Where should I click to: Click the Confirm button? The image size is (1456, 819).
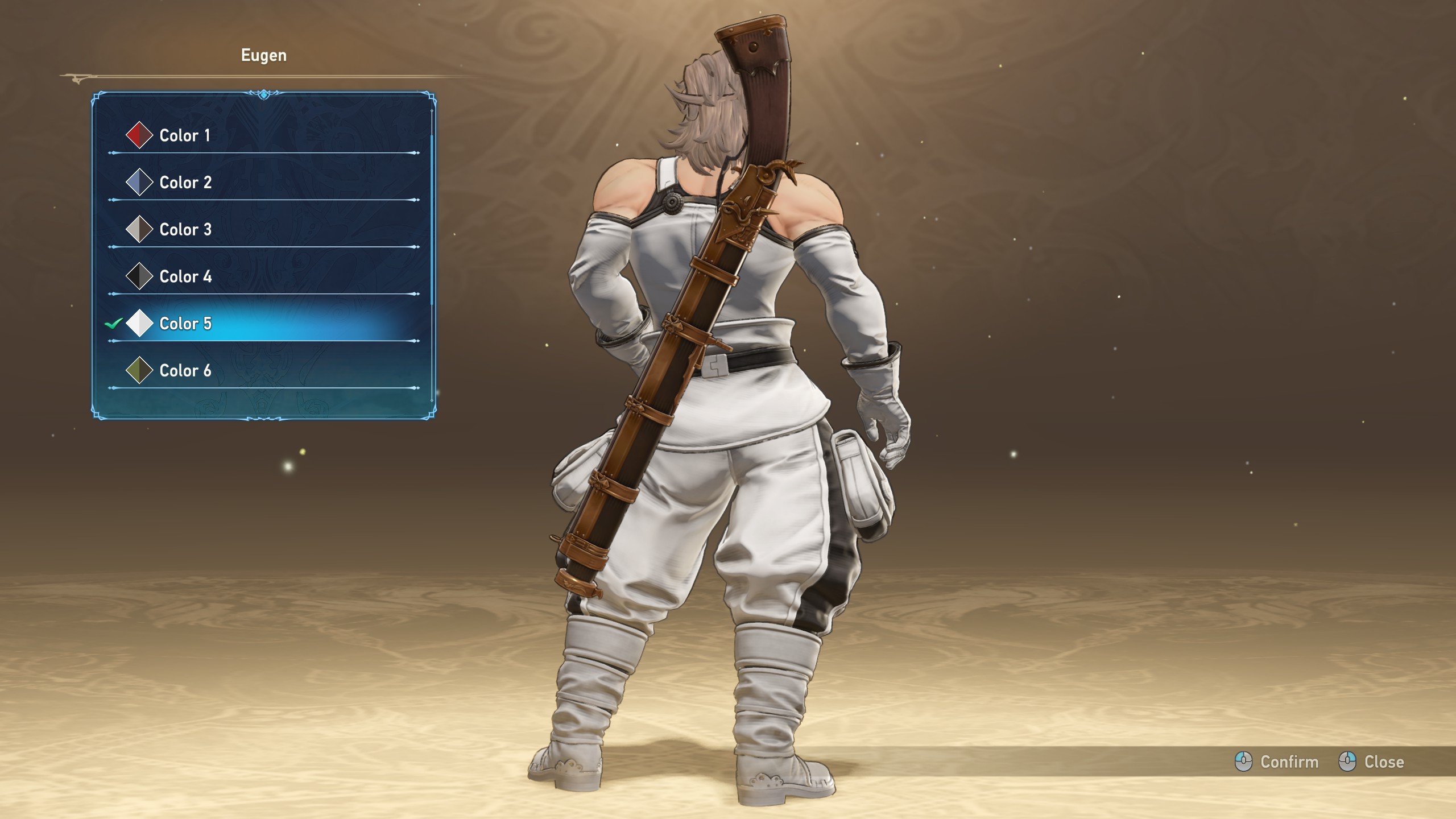tap(1277, 762)
